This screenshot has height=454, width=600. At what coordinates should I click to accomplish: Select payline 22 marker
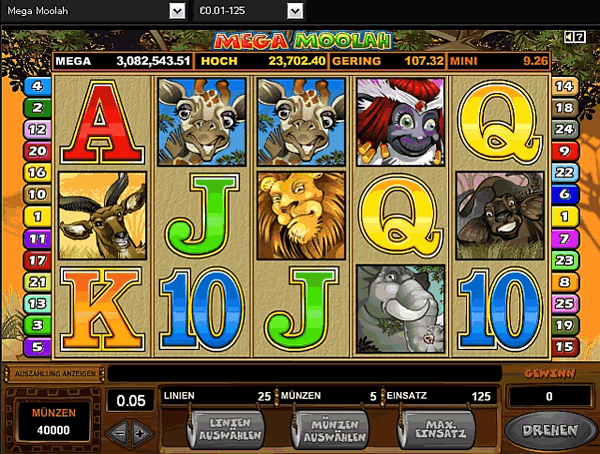coord(563,173)
